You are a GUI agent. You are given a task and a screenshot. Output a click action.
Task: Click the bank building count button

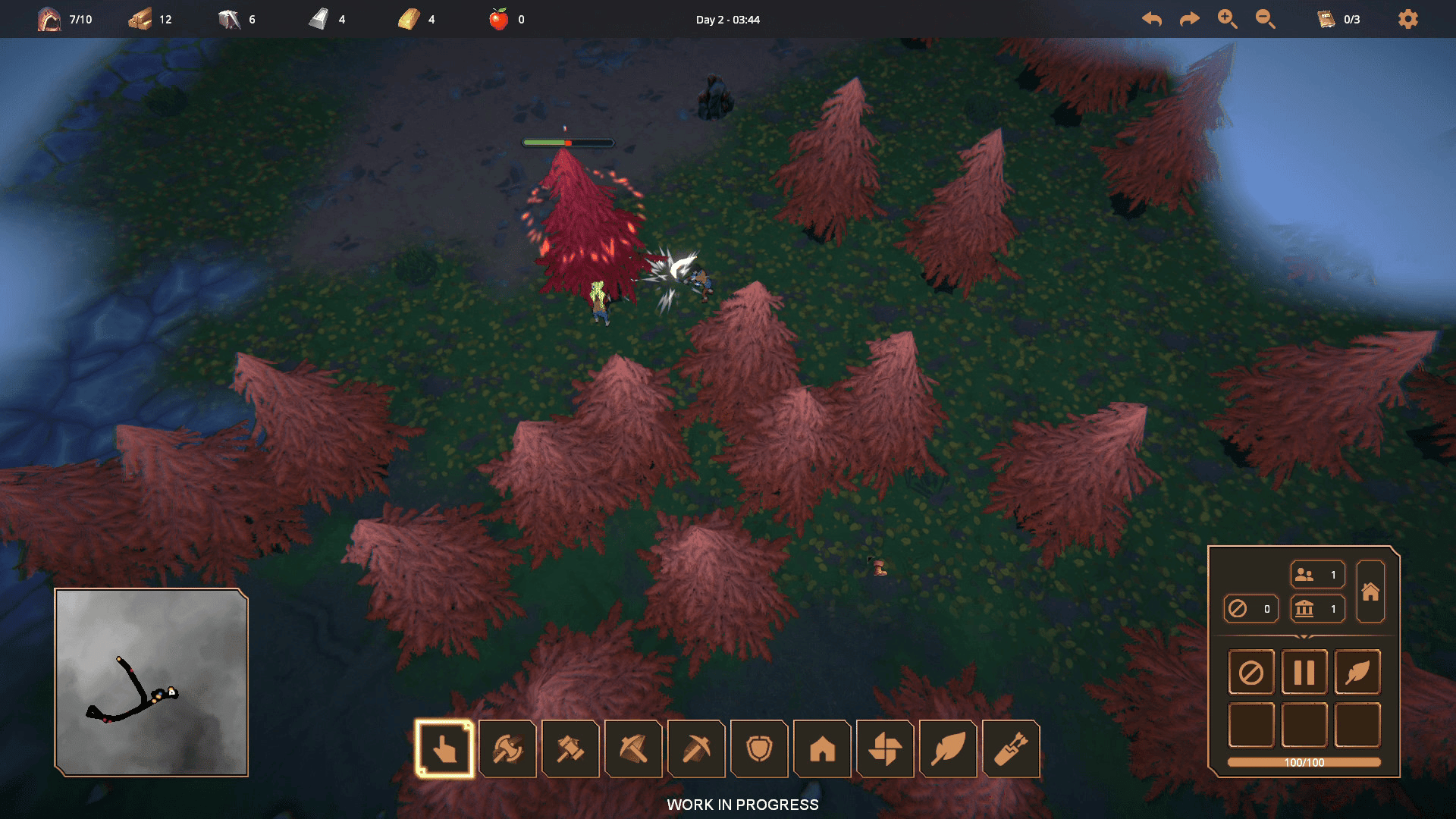pos(1317,608)
